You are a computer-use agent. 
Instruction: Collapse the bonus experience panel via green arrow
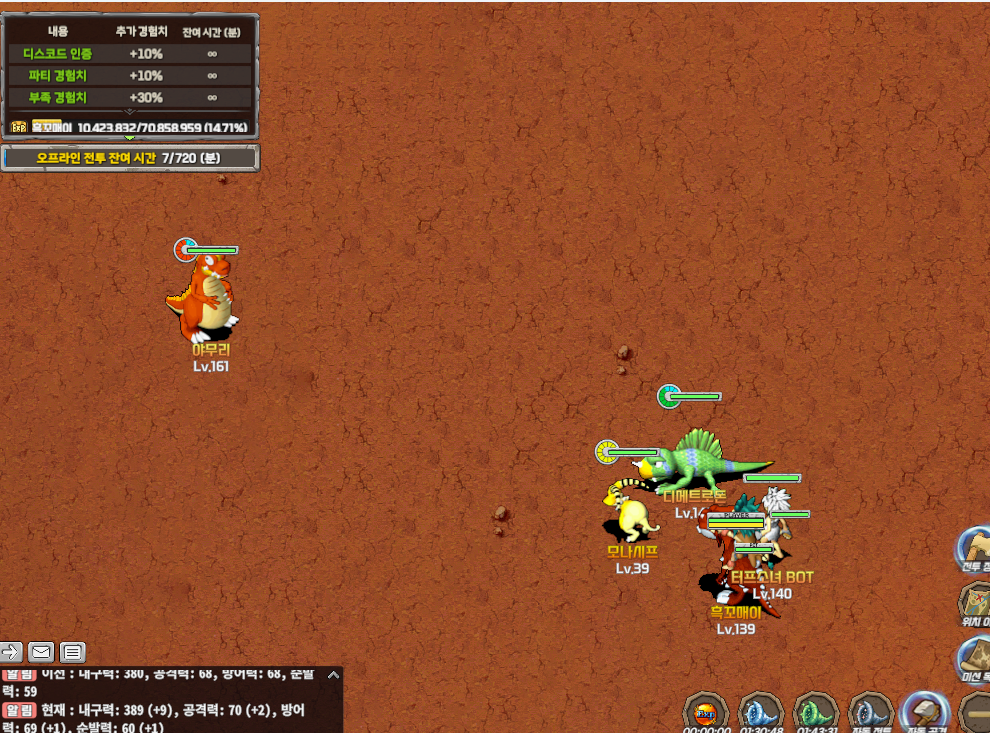point(130,137)
